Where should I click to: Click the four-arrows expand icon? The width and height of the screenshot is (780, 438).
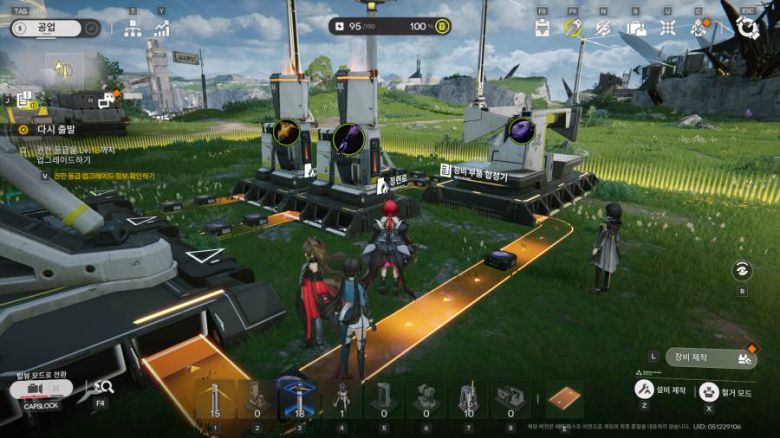click(x=667, y=28)
